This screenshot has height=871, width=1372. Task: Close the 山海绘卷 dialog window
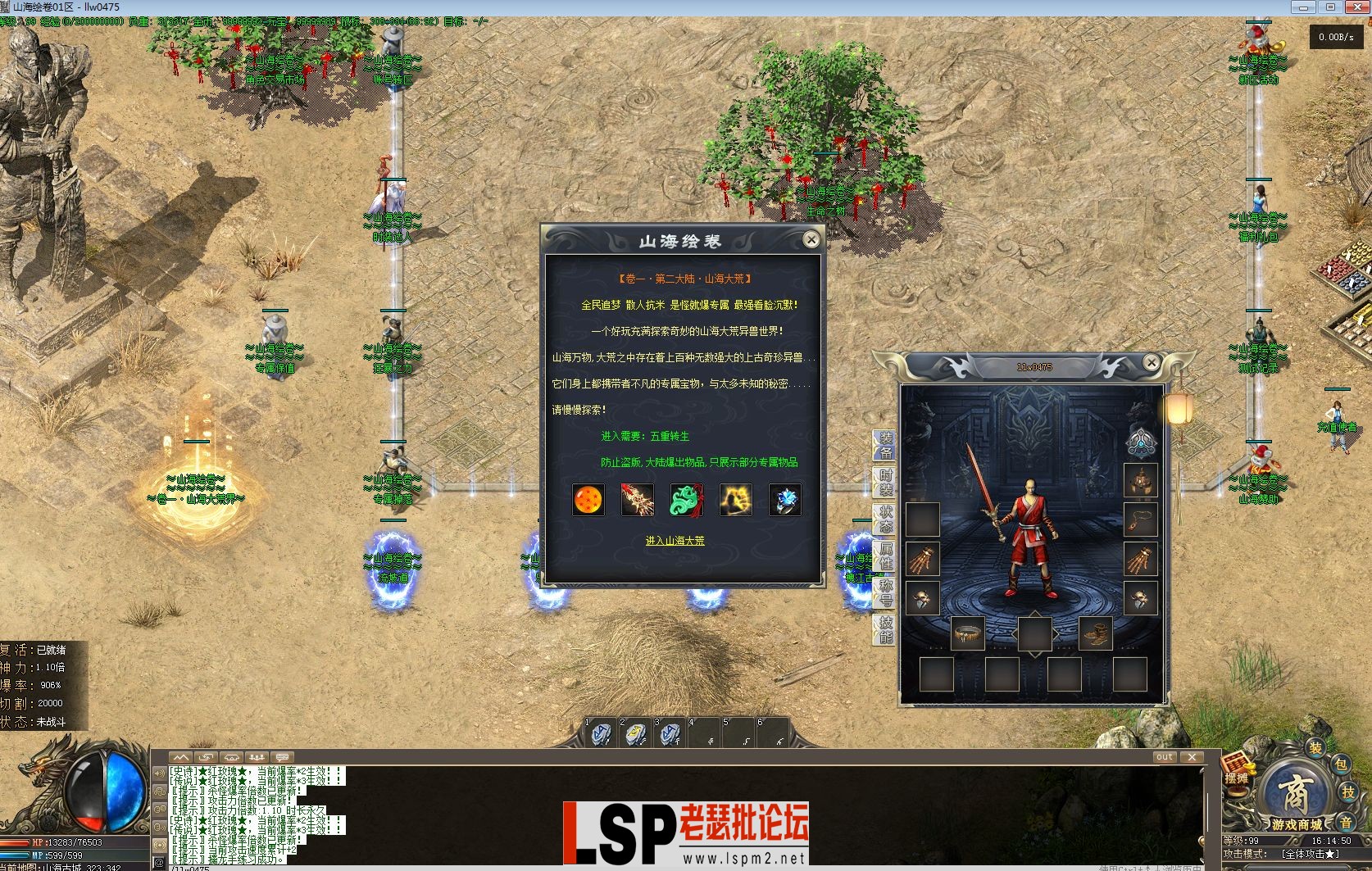(x=811, y=239)
